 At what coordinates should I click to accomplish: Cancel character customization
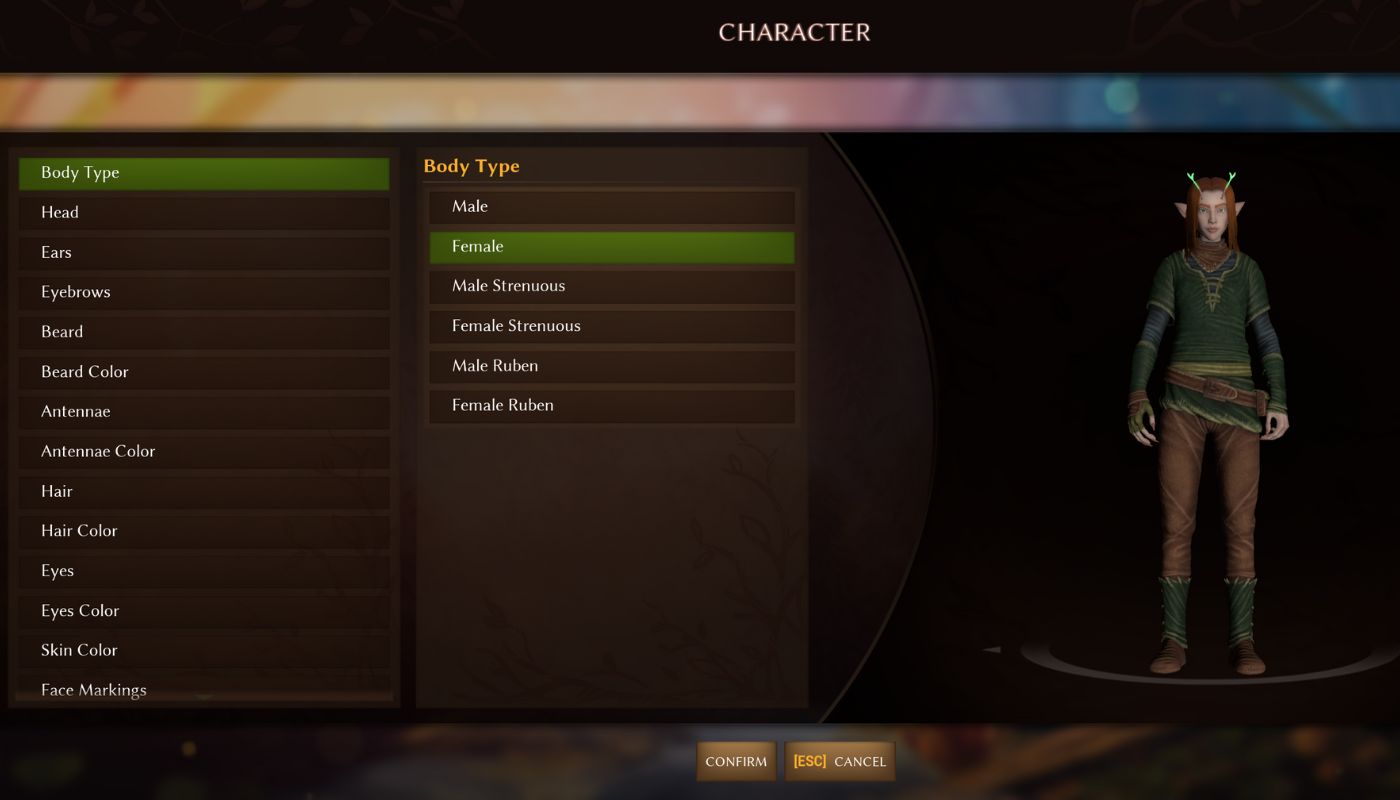pos(840,762)
